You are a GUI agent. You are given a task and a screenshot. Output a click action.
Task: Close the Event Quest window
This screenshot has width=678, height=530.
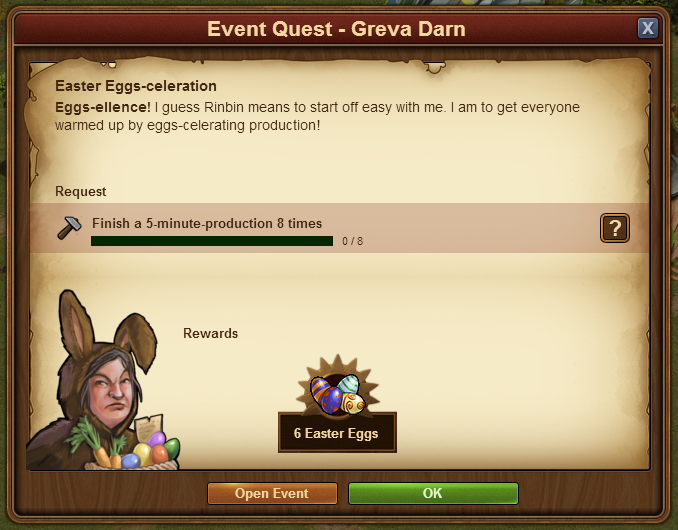pyautogui.click(x=648, y=28)
